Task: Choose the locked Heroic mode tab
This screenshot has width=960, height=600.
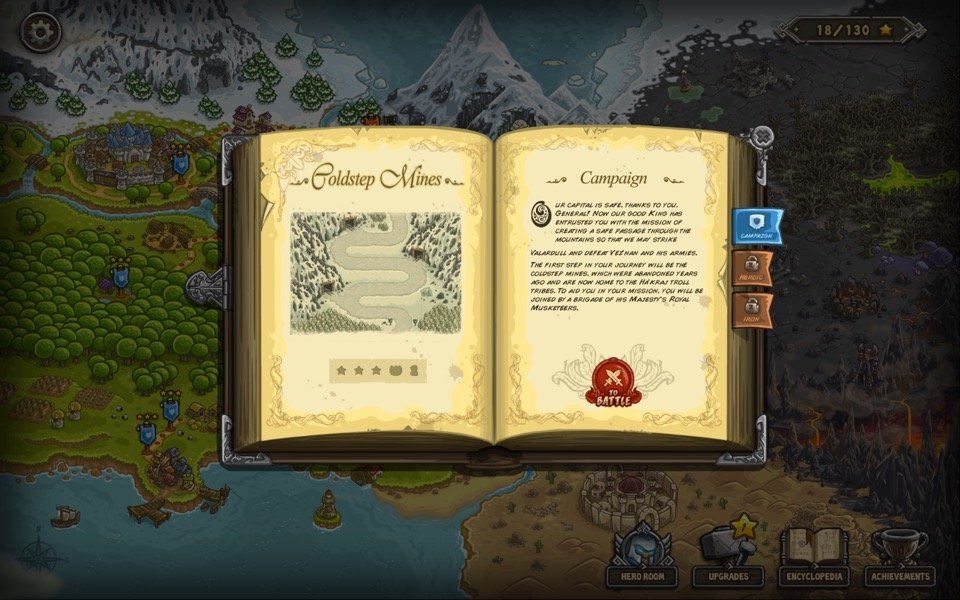Action: click(x=752, y=268)
